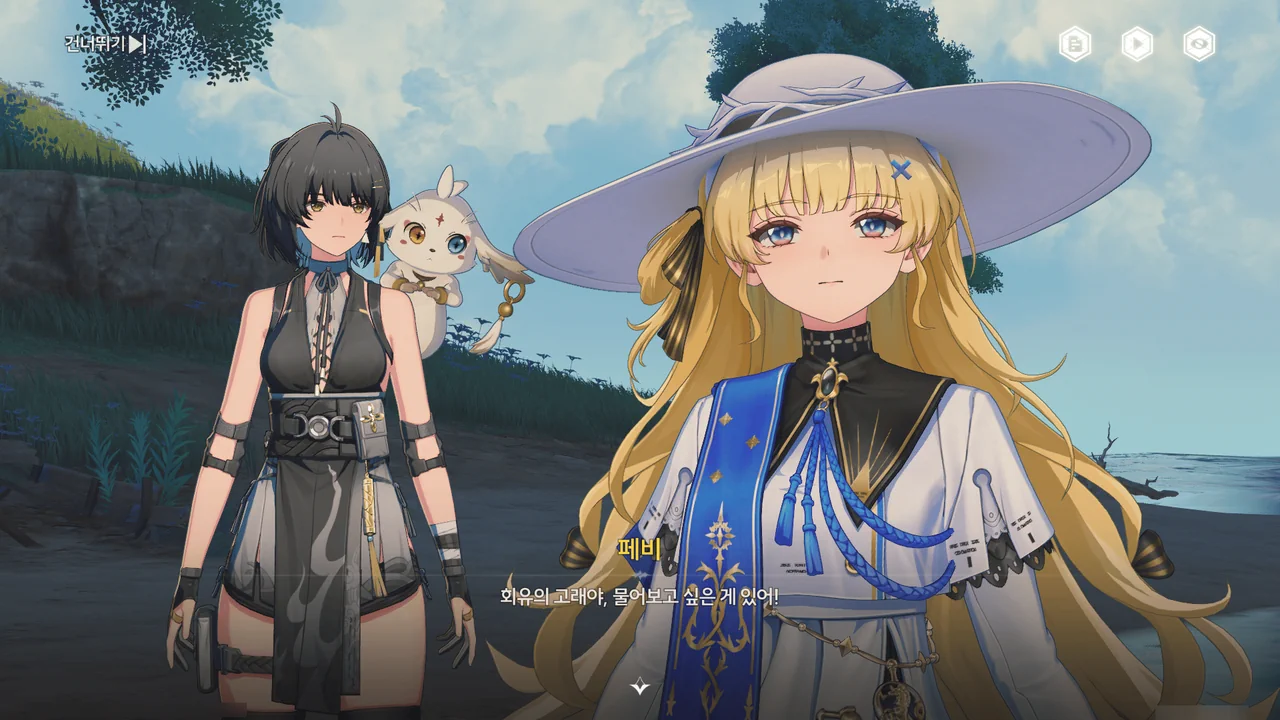This screenshot has height=720, width=1280.
Task: Toggle auto-play dialogue hexagon button
Action: point(1137,44)
